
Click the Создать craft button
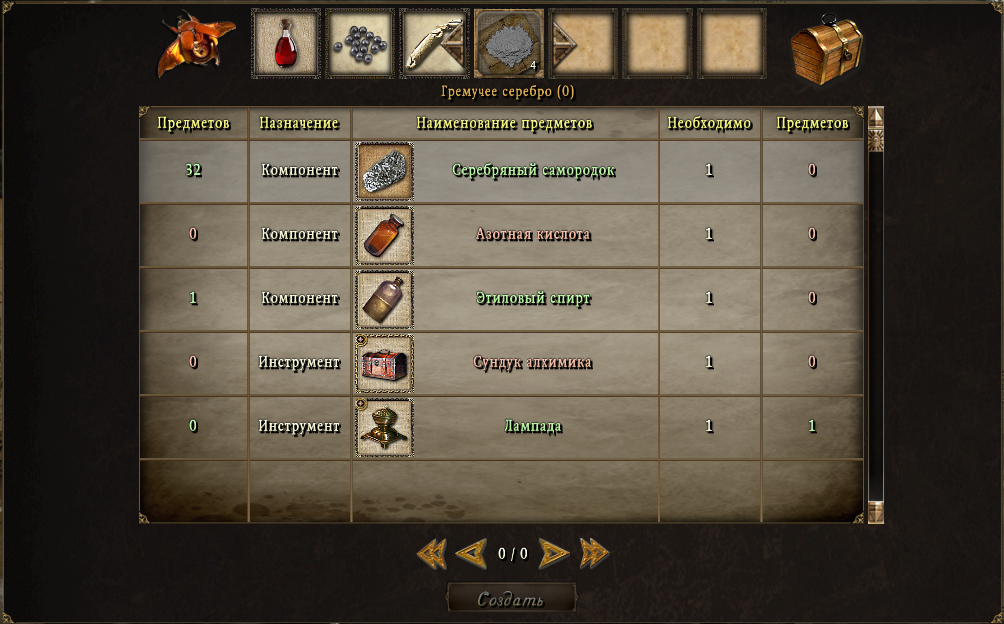click(511, 599)
